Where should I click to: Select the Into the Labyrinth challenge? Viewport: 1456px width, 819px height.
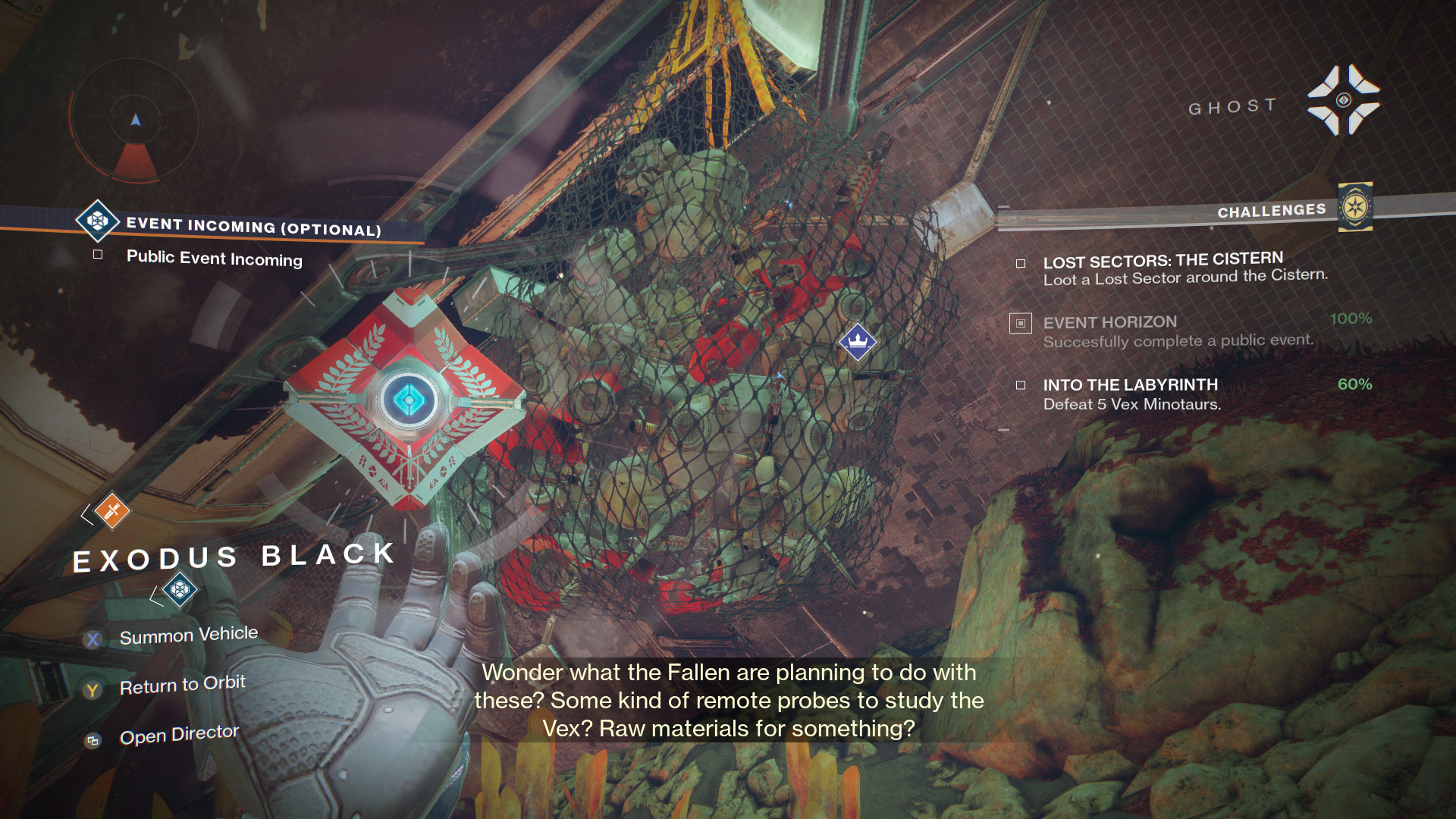1131,394
